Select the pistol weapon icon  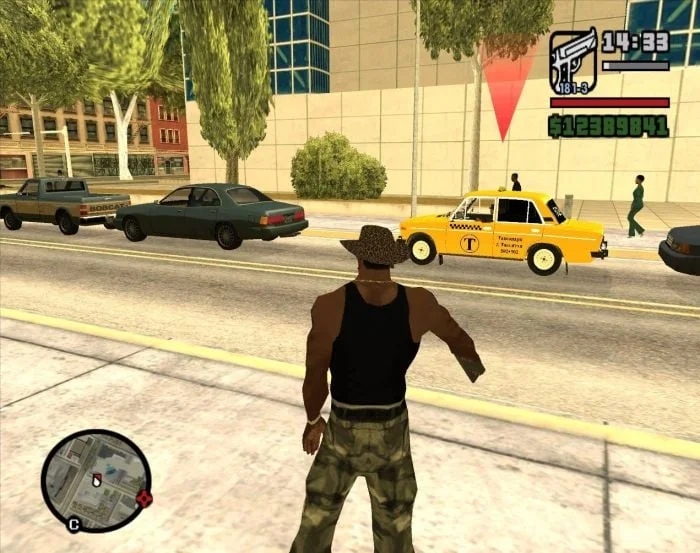click(573, 59)
